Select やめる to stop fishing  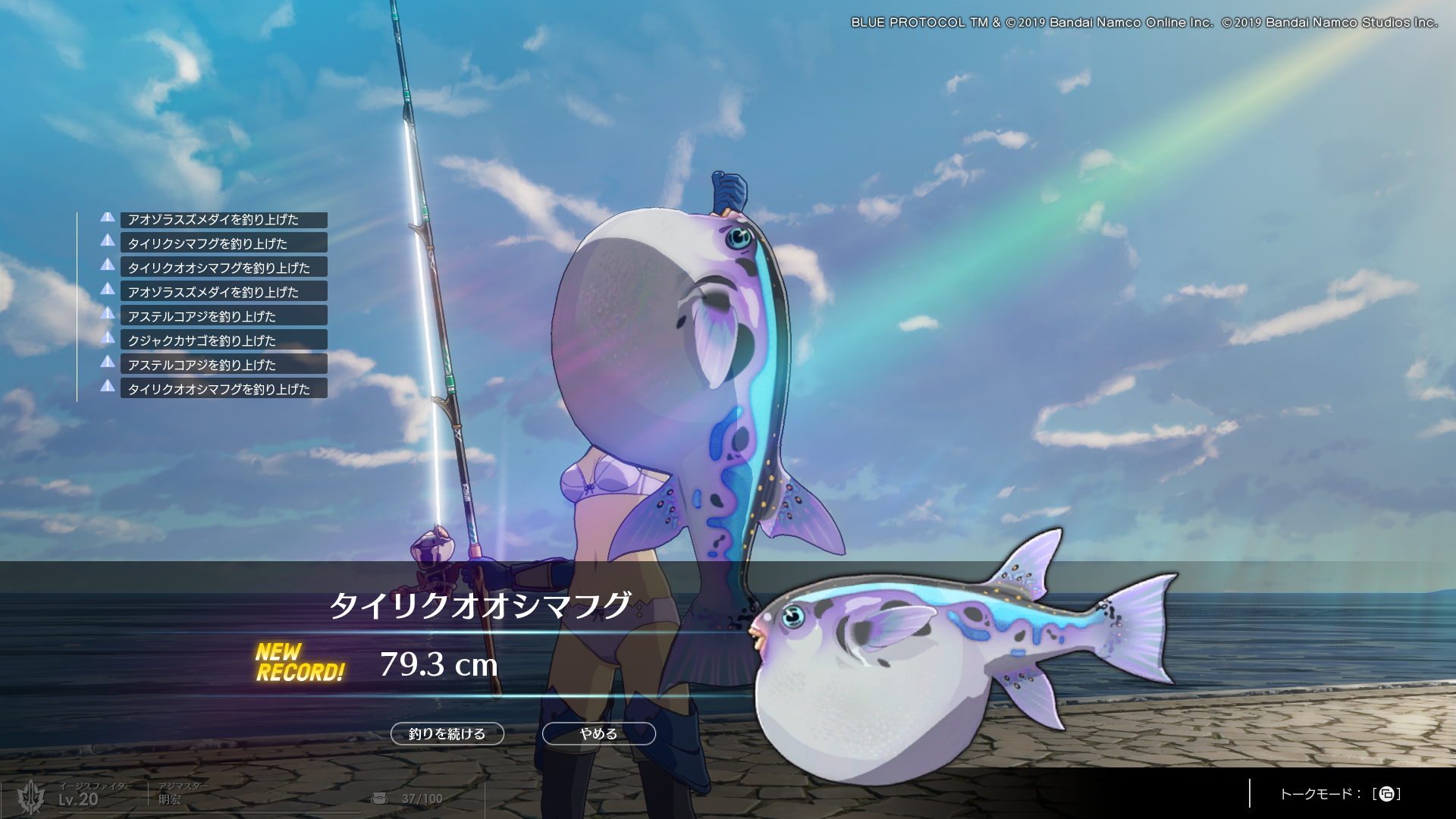pyautogui.click(x=598, y=733)
